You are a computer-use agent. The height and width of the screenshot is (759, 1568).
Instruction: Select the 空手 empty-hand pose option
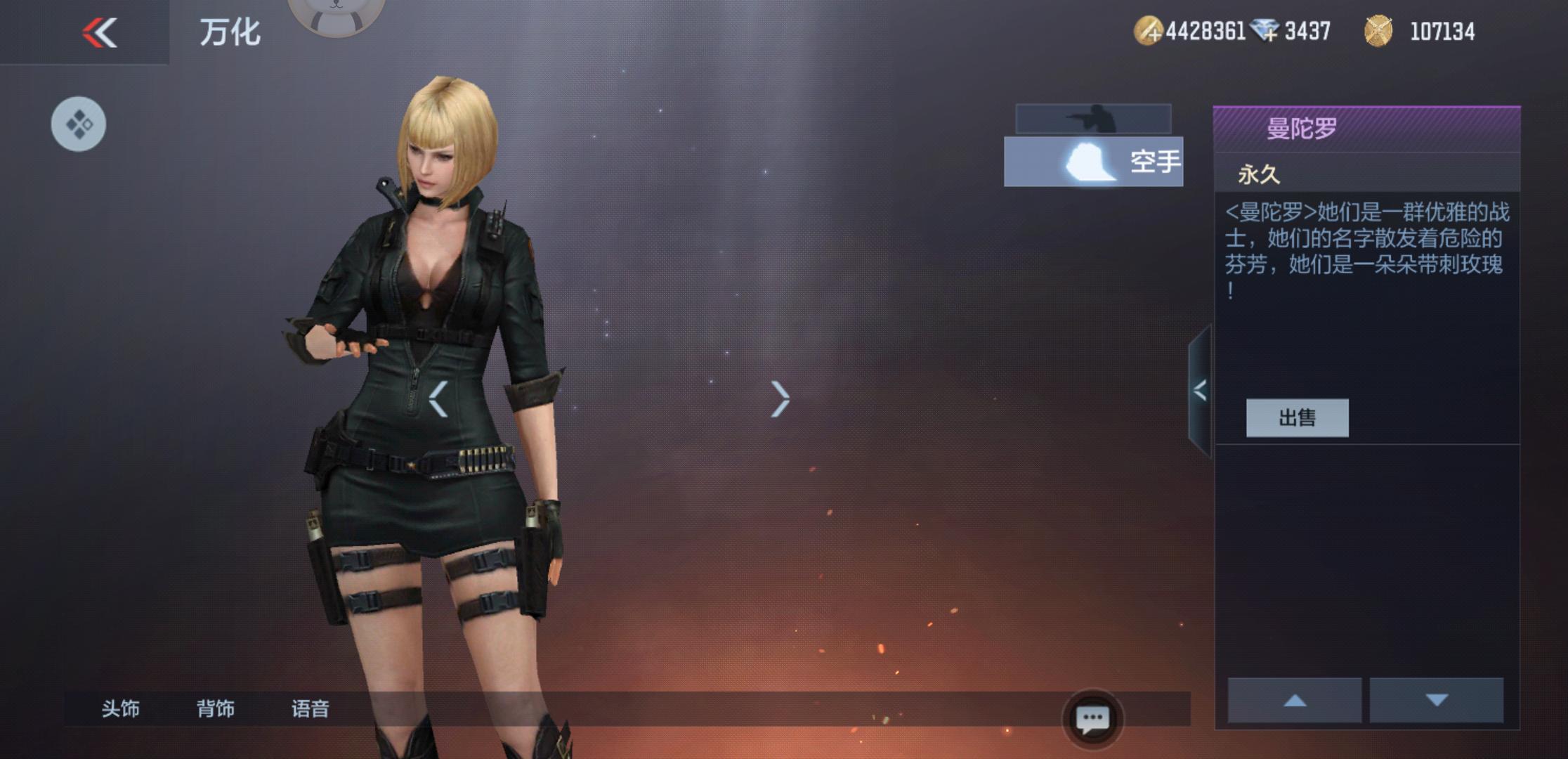[1093, 162]
